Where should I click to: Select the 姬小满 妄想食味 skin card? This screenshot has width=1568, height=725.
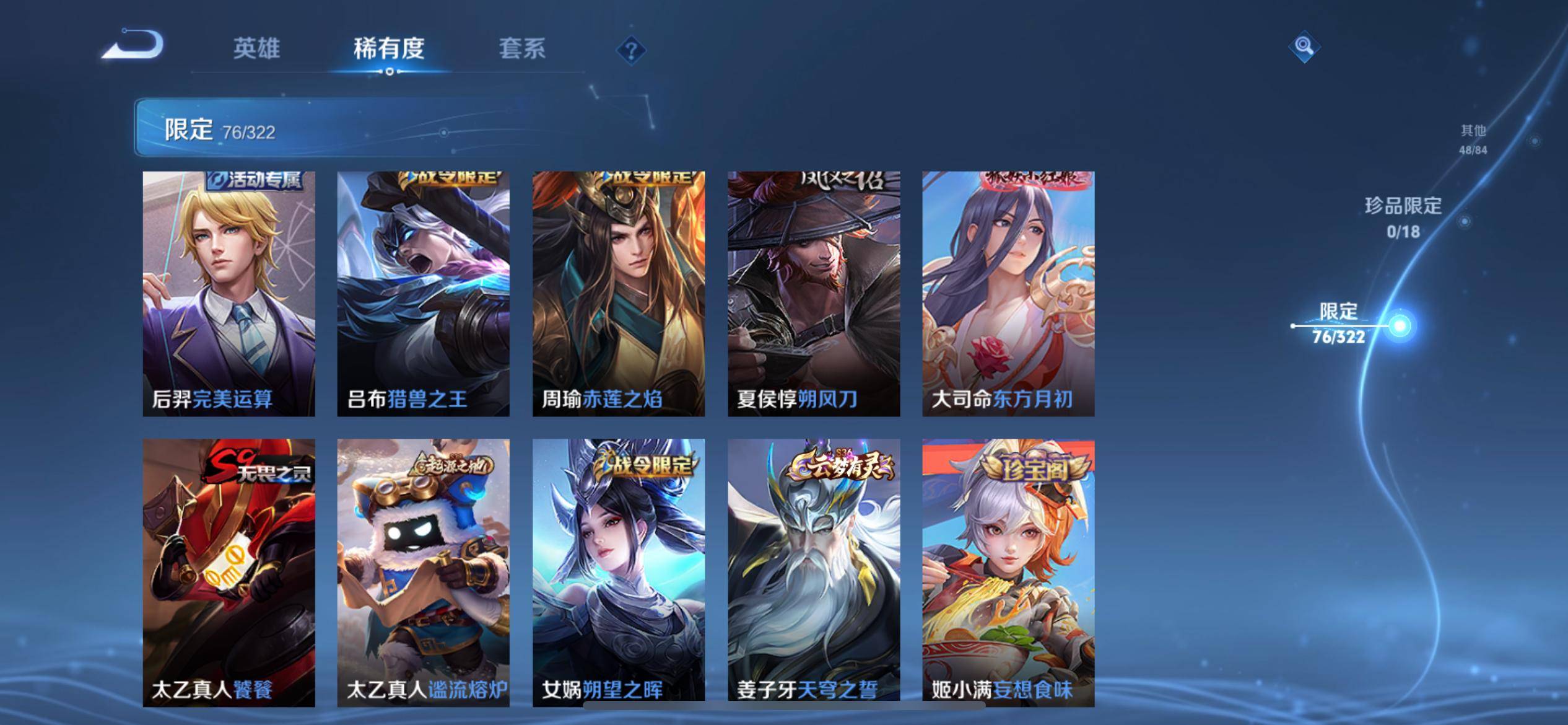tap(1008, 573)
